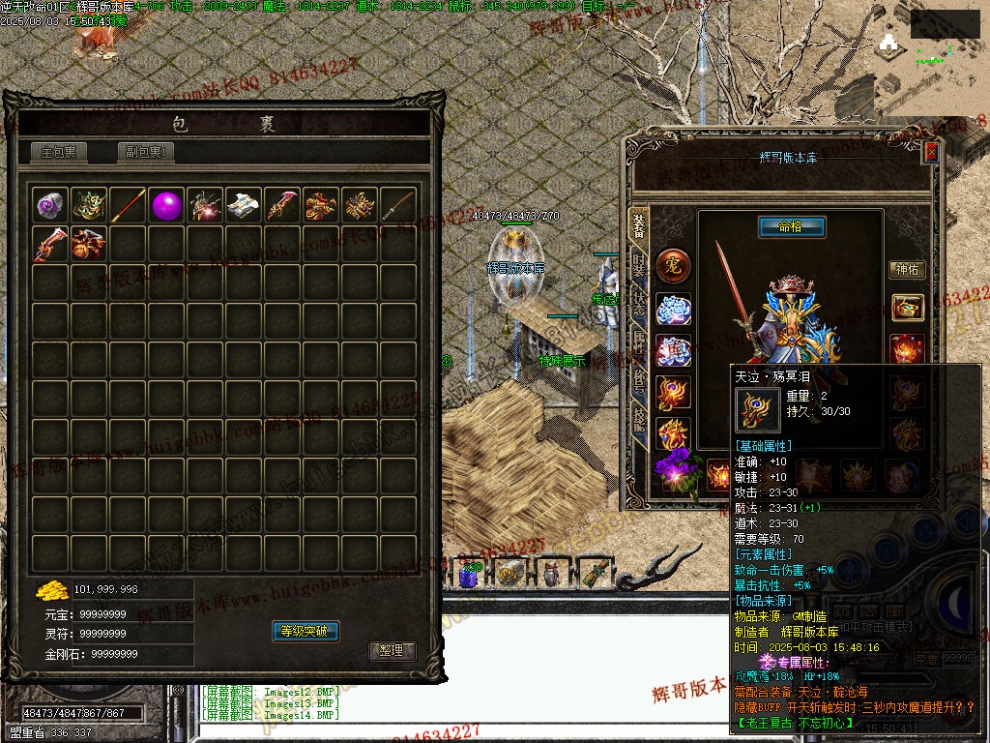Select the blue lotus equipment slot
This screenshot has height=743, width=990.
[x=673, y=309]
